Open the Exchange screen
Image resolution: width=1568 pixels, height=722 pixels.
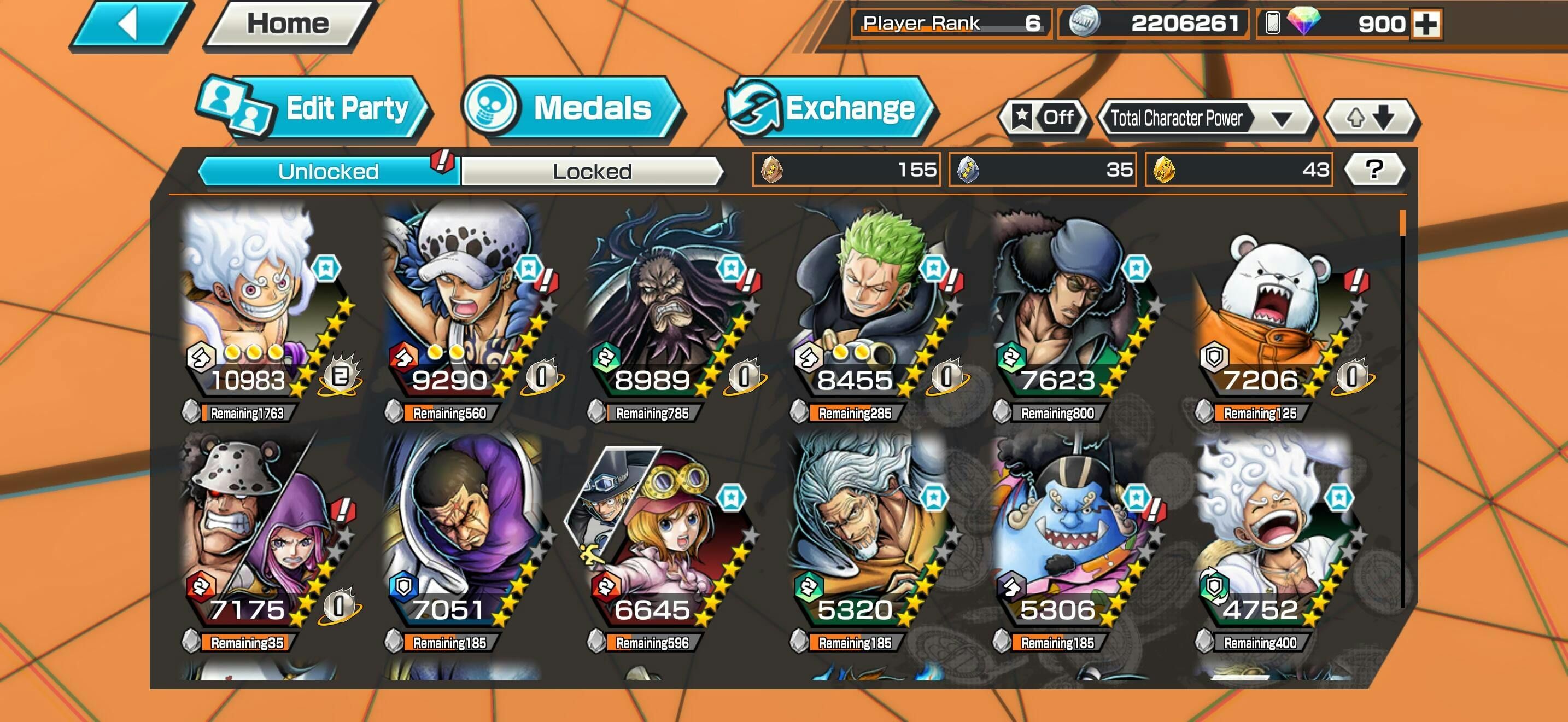[x=830, y=108]
